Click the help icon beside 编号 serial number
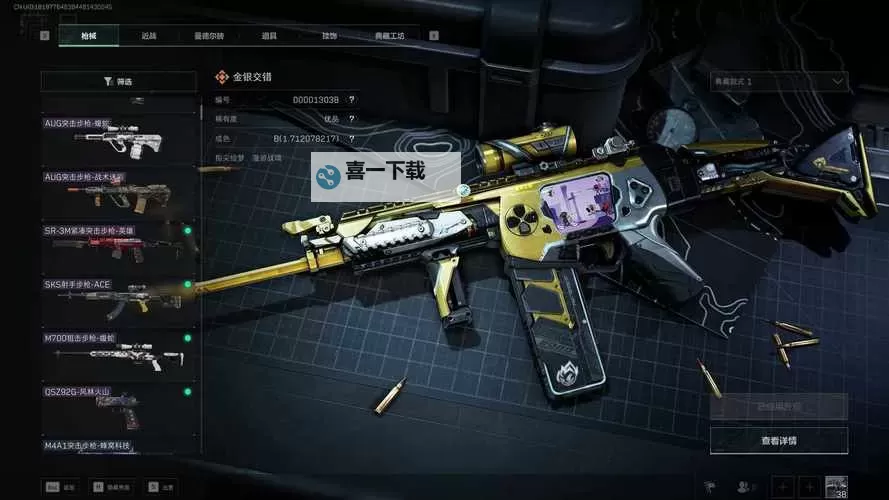Image resolution: width=889 pixels, height=500 pixels. (x=351, y=100)
